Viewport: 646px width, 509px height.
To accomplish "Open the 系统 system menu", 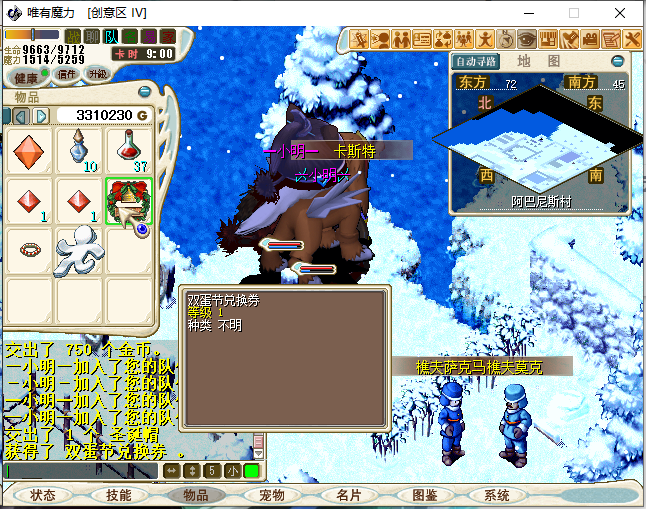I will click(x=497, y=495).
